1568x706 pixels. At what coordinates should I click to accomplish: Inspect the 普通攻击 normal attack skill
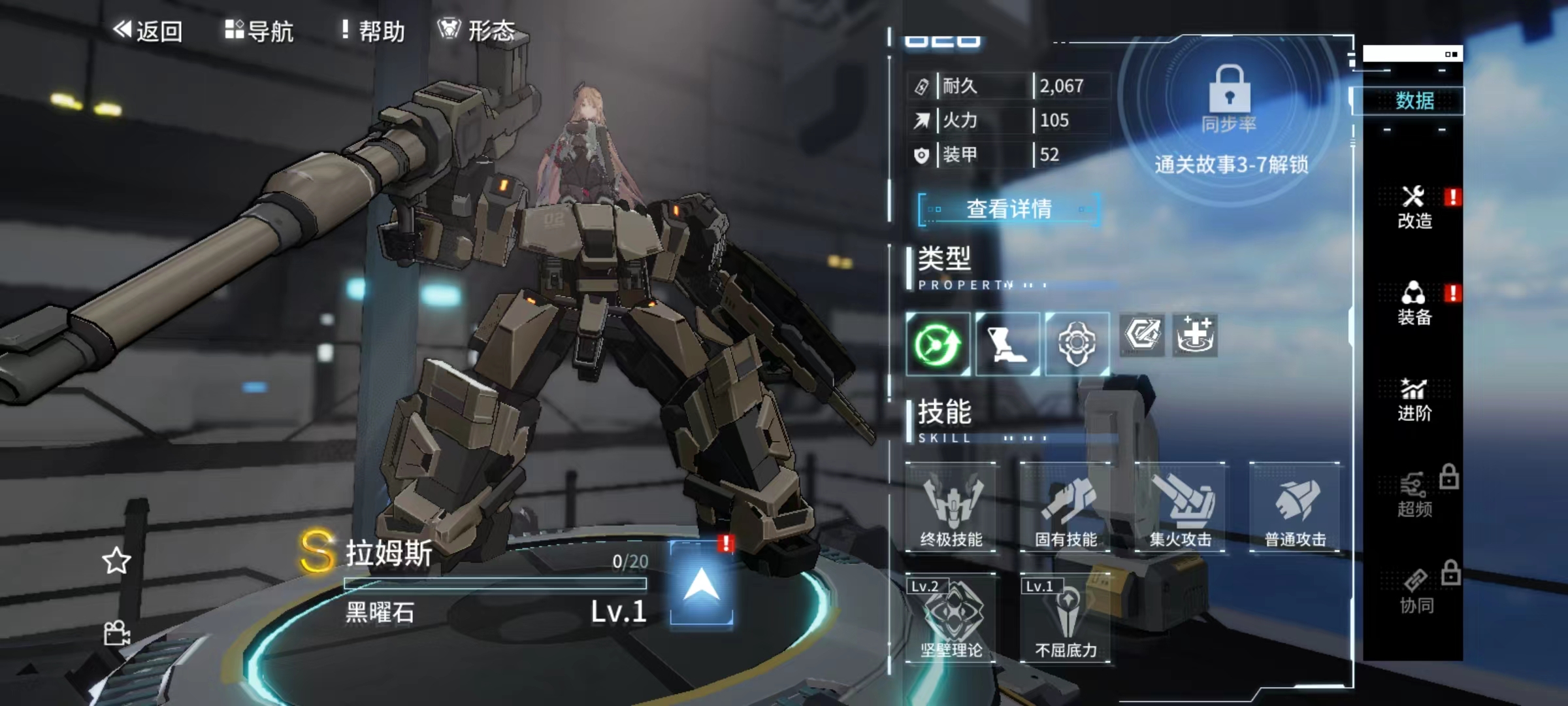pyautogui.click(x=1295, y=508)
